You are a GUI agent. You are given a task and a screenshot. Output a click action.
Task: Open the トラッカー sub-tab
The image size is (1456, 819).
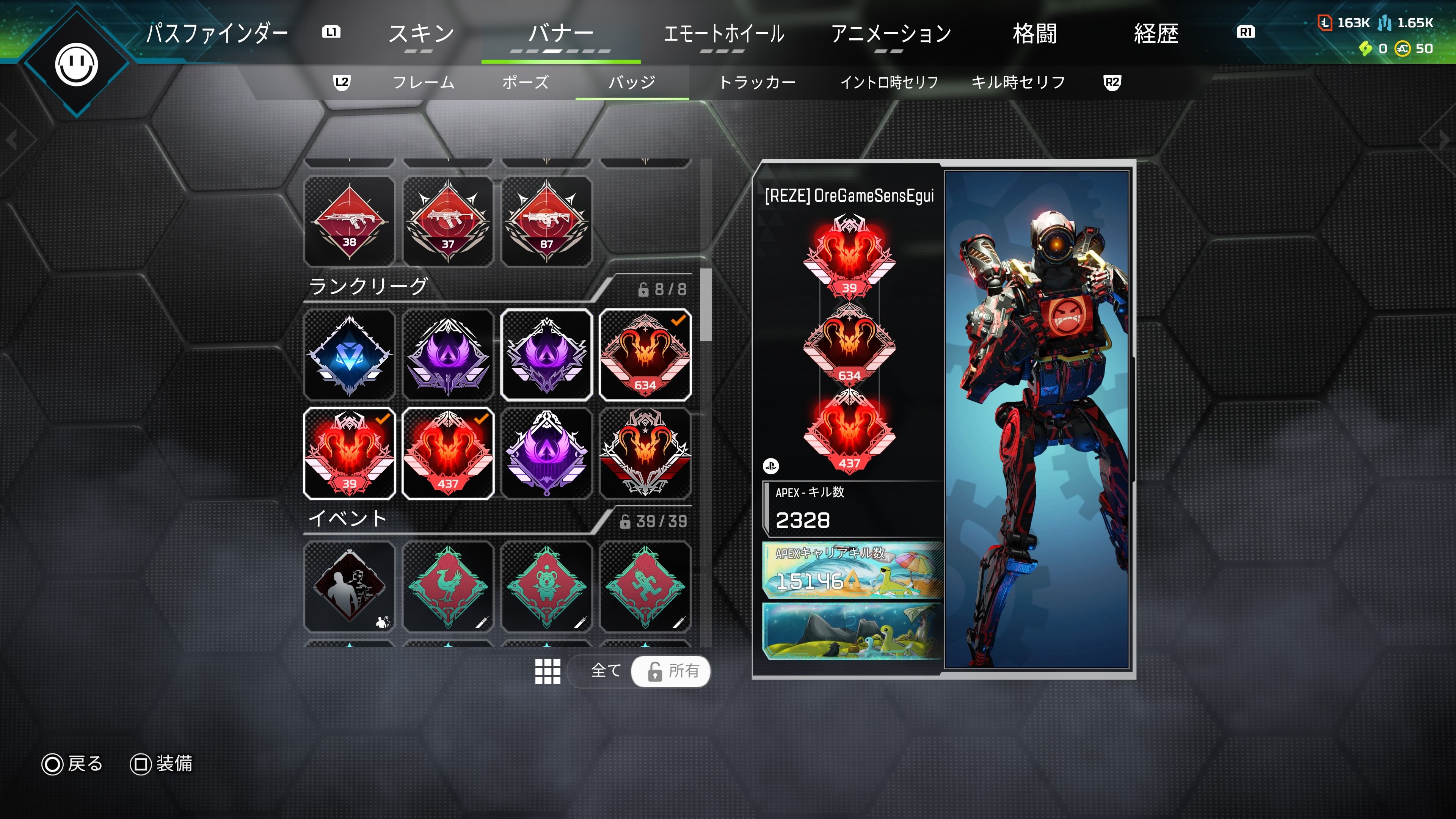(x=757, y=83)
